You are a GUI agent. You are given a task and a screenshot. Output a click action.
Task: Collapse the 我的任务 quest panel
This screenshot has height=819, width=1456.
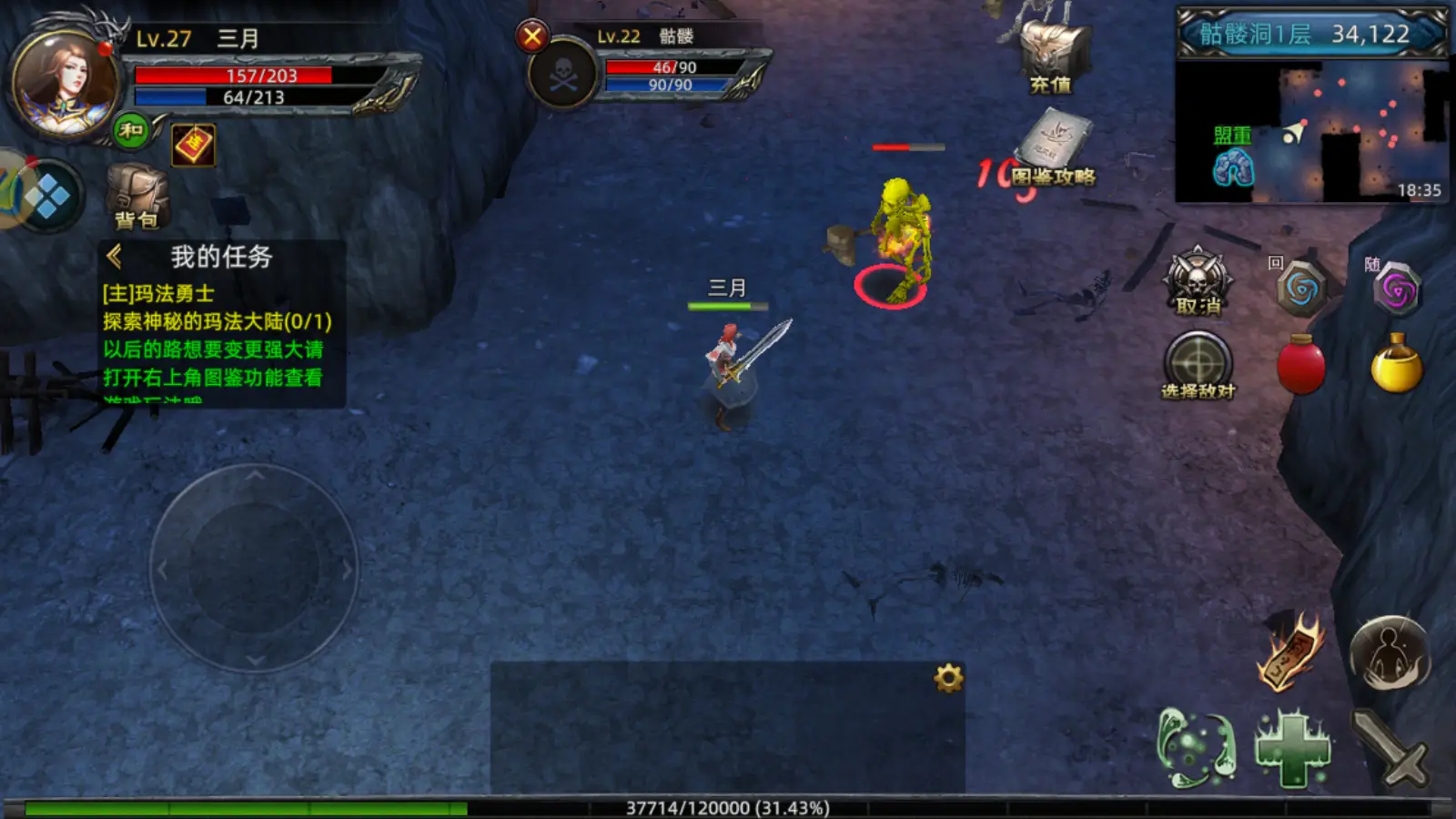point(115,257)
